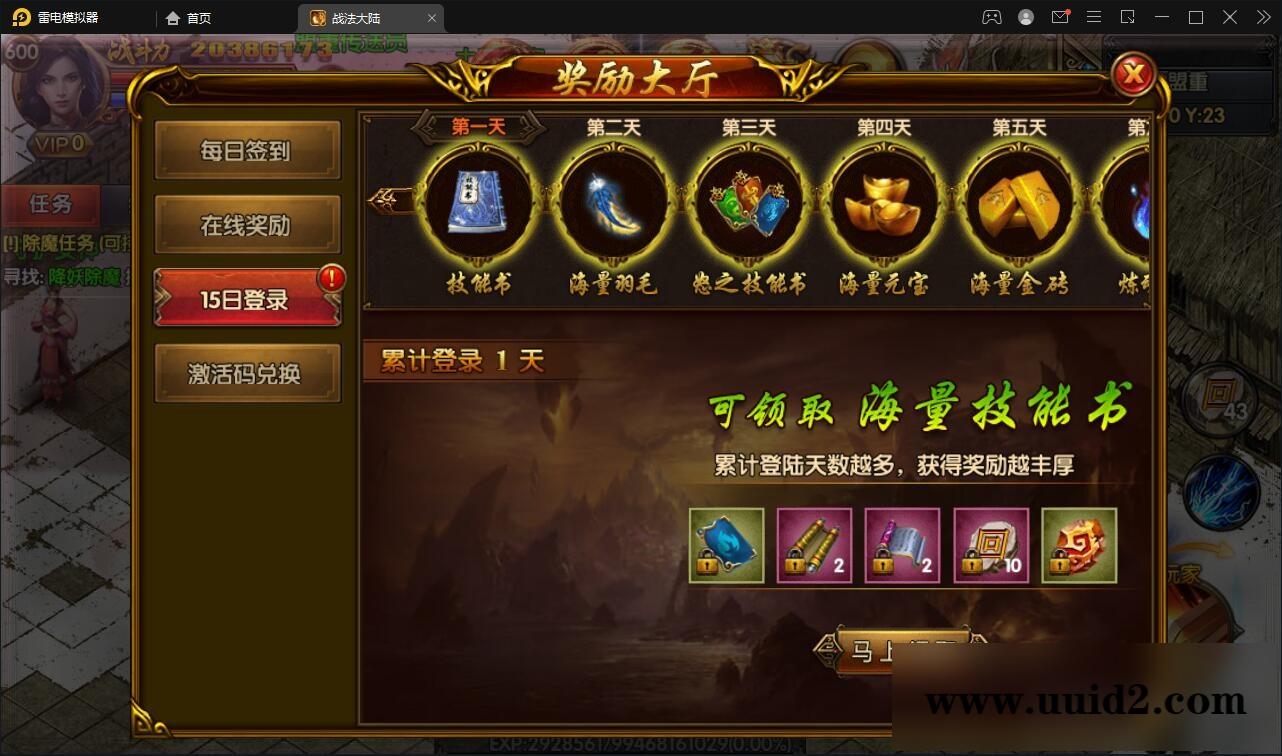The image size is (1282, 756).
Task: Switch to the 首页 tab
Action: (x=190, y=17)
